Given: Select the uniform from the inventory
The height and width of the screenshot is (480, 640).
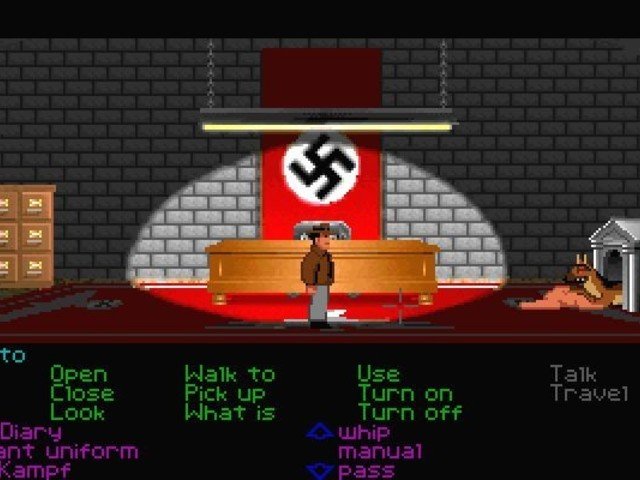Looking at the screenshot, I should click(x=68, y=451).
